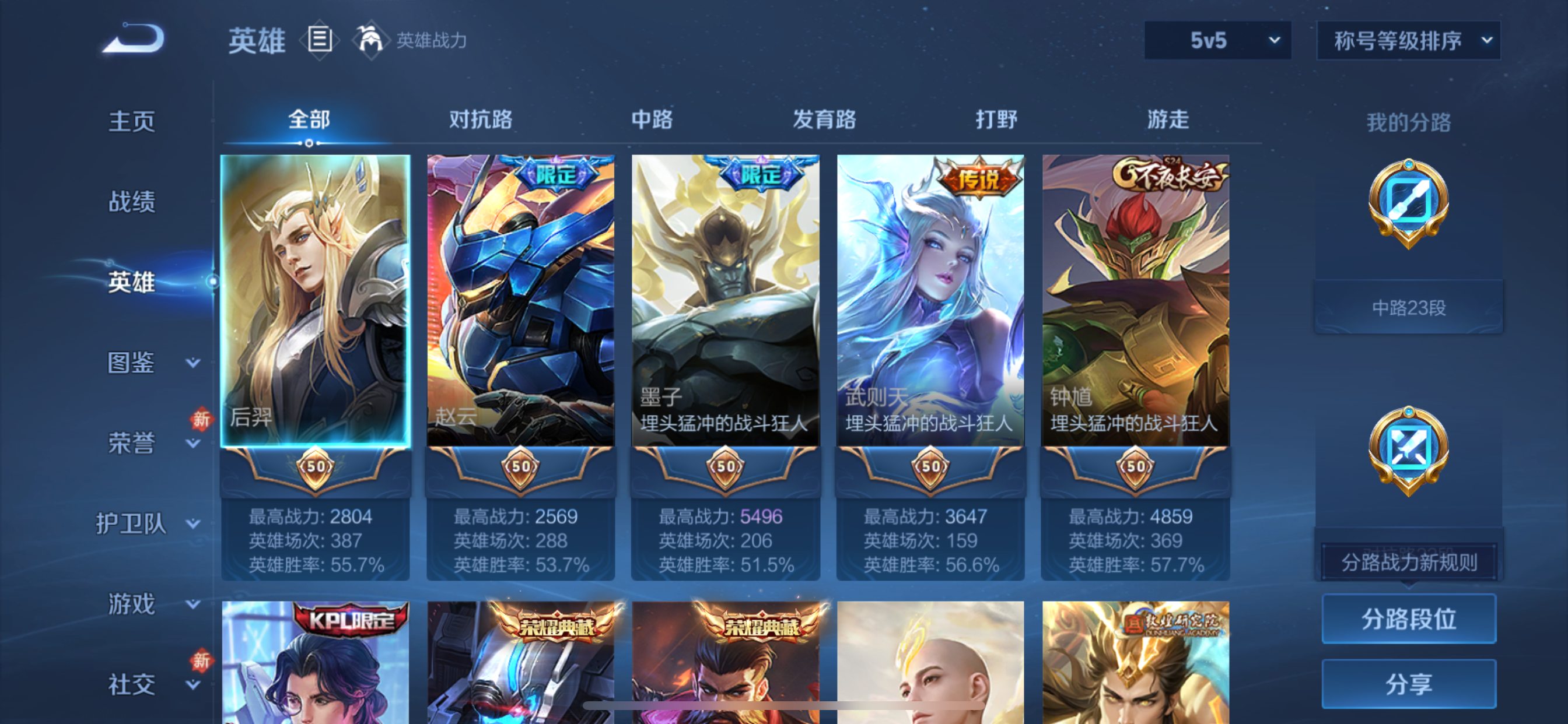1568x724 pixels.
Task: Switch to the 打野 tab
Action: point(996,120)
